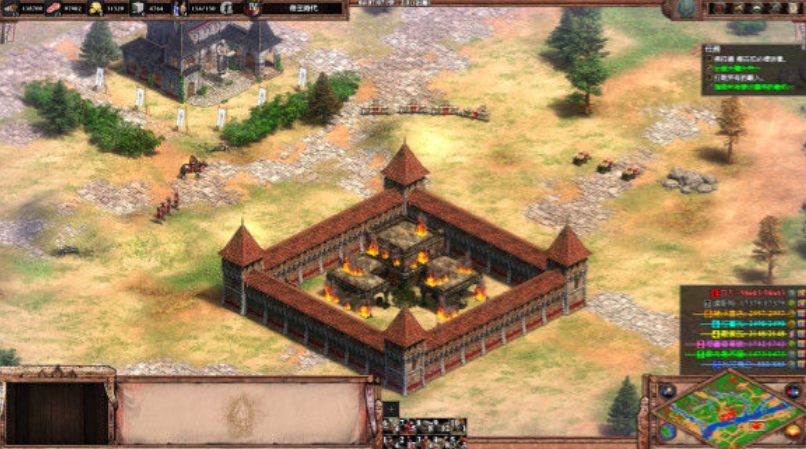This screenshot has height=449, width=806.
Task: Click the empty command panel at bottom left
Action: click(57, 411)
